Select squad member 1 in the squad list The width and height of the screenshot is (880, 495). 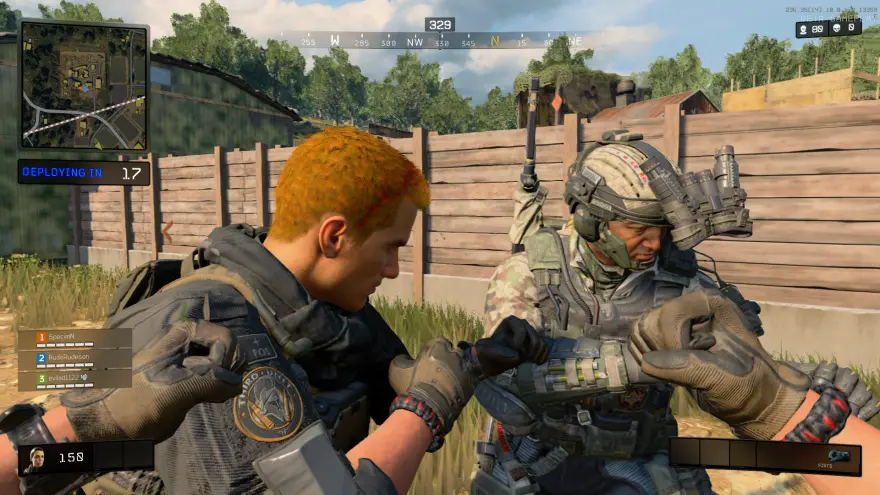75,339
